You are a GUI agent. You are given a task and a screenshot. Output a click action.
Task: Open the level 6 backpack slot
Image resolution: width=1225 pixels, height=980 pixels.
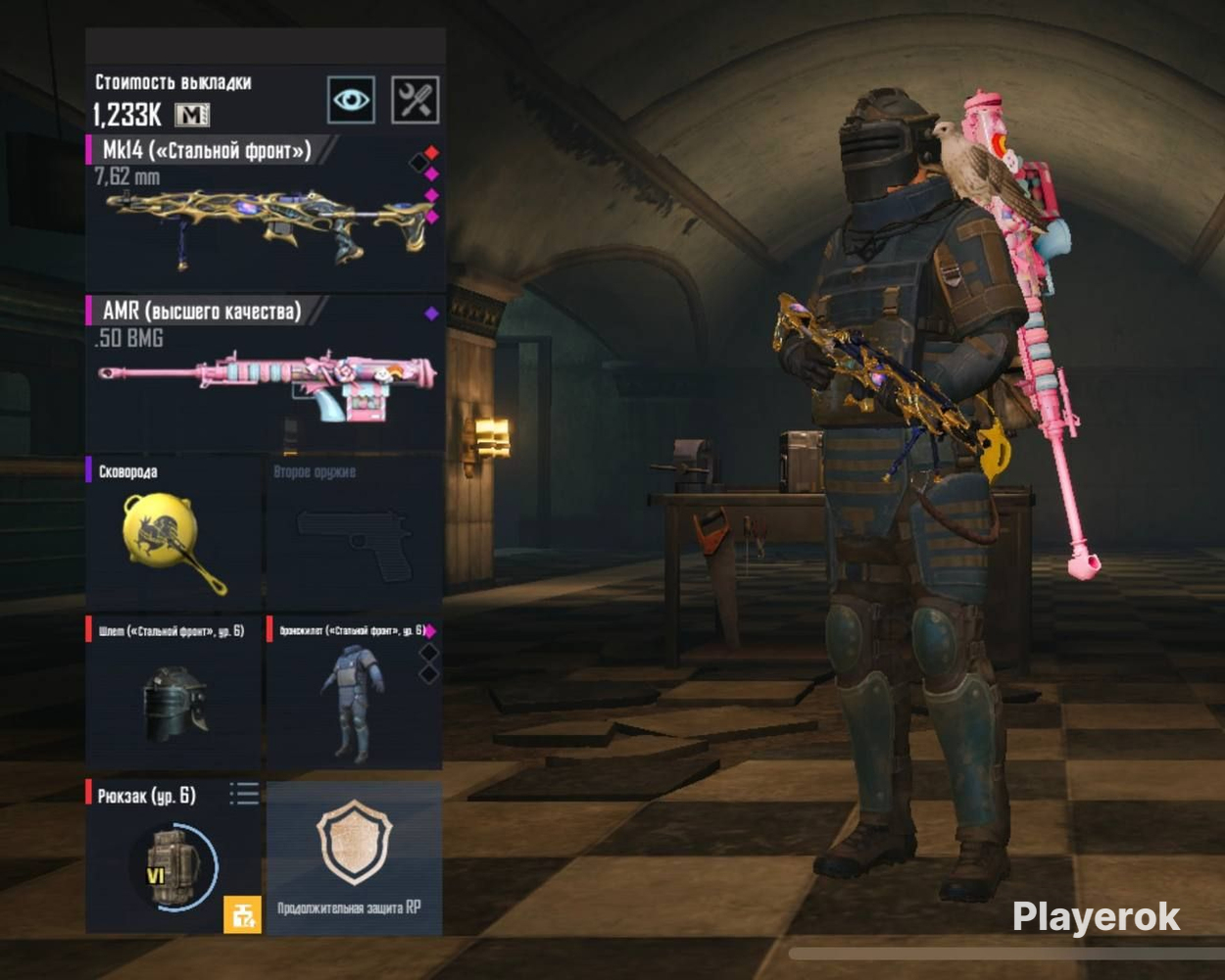[x=167, y=862]
